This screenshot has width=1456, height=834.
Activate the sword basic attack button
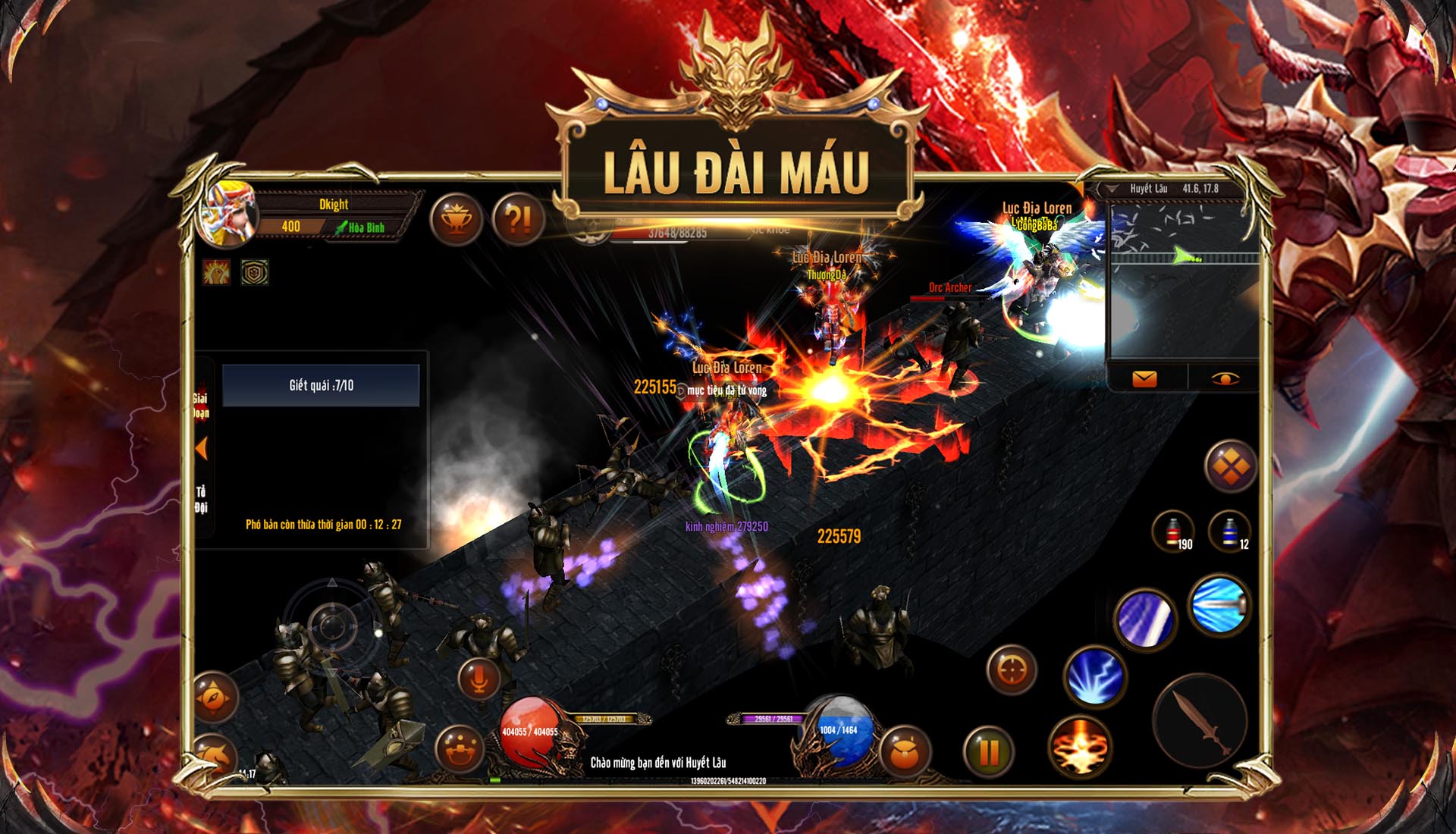[x=1200, y=721]
